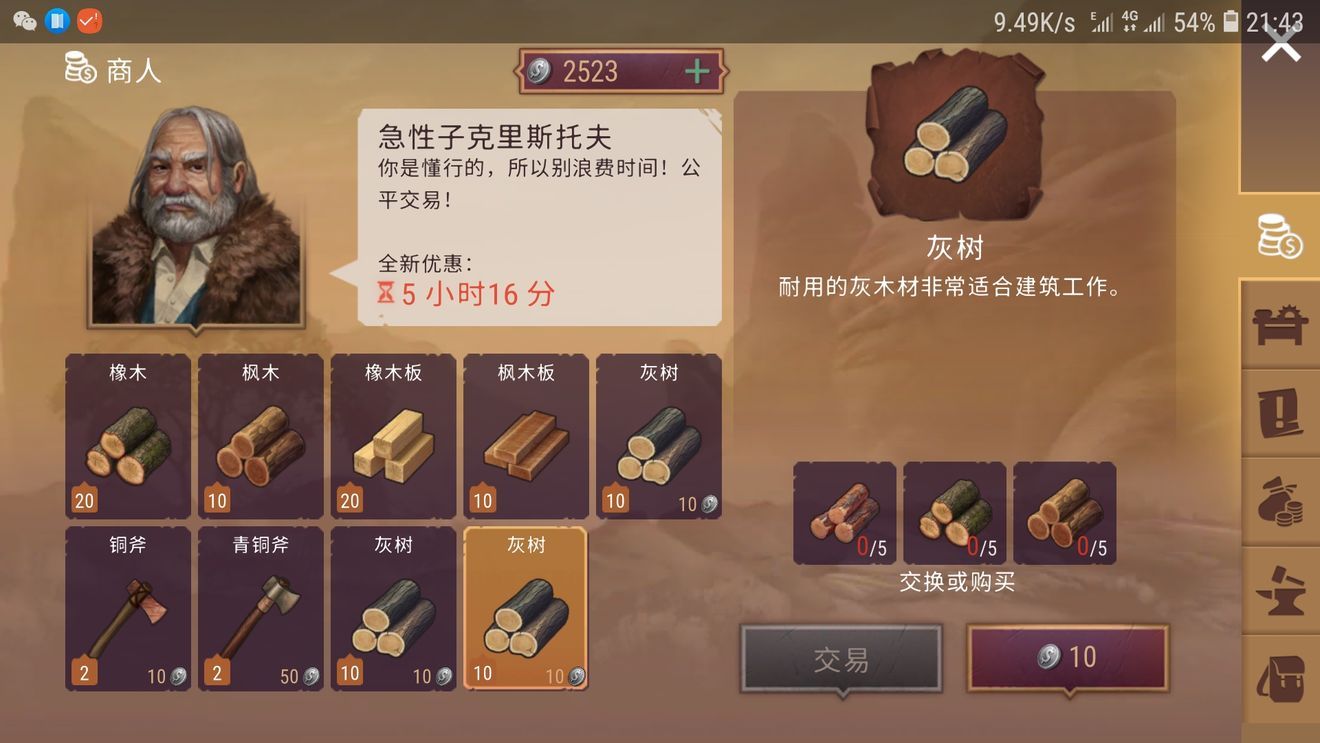Open the quests scroll panel

(x=1281, y=412)
